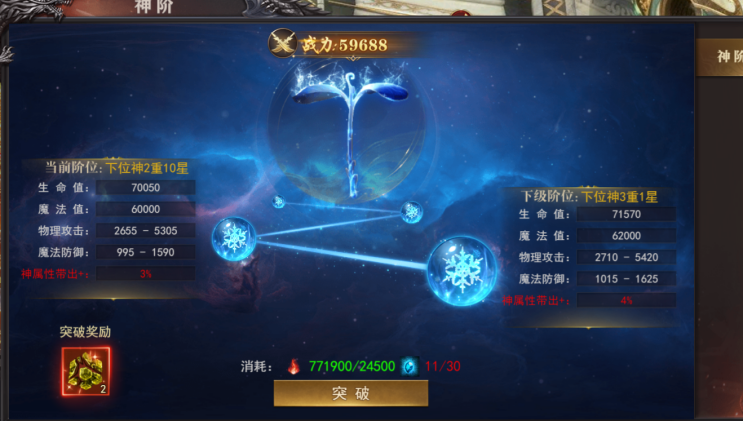Screen dimensions: 744x422
Task: Click the blue gem cost icon
Action: [408, 365]
